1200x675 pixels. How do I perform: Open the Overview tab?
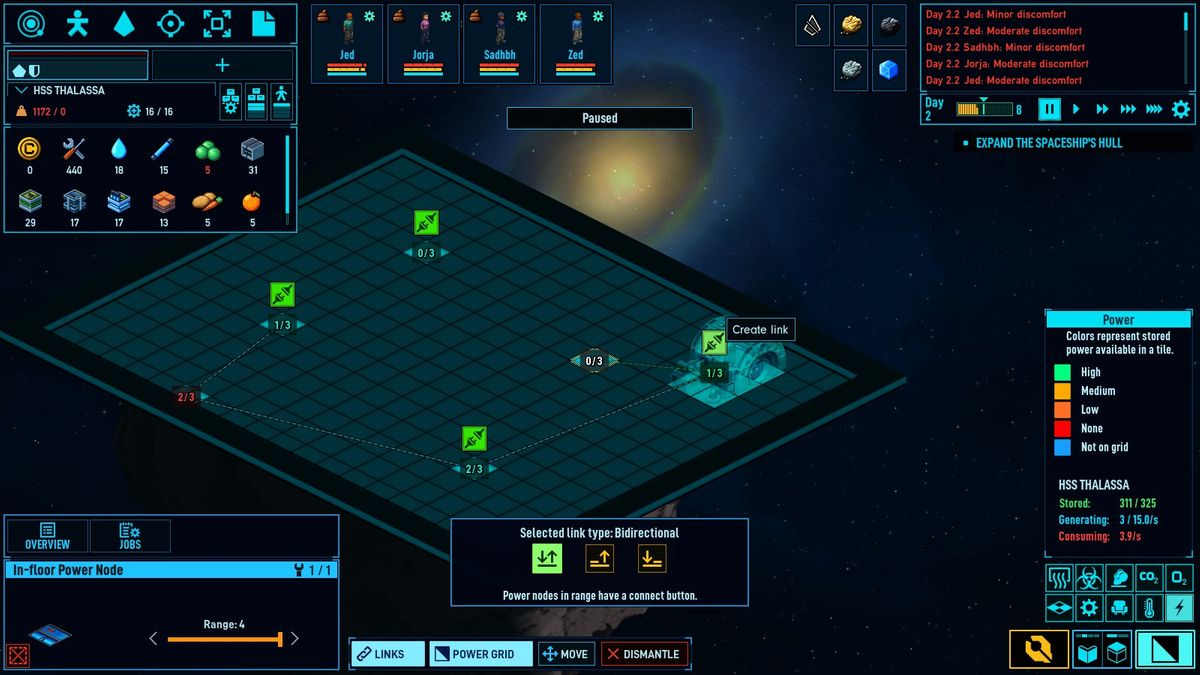tap(47, 536)
